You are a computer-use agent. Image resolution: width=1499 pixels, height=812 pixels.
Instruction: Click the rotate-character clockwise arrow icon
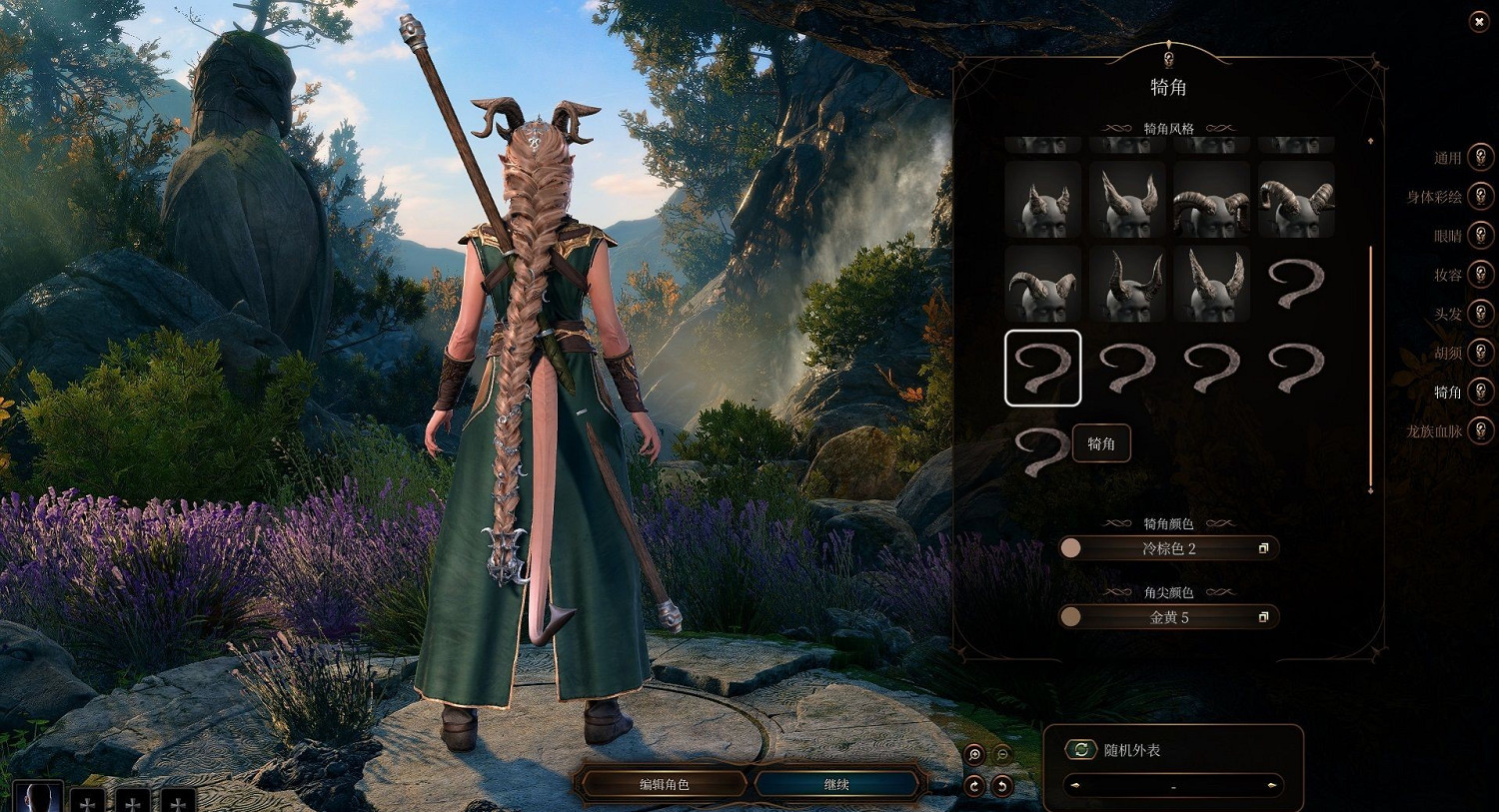coord(974,787)
